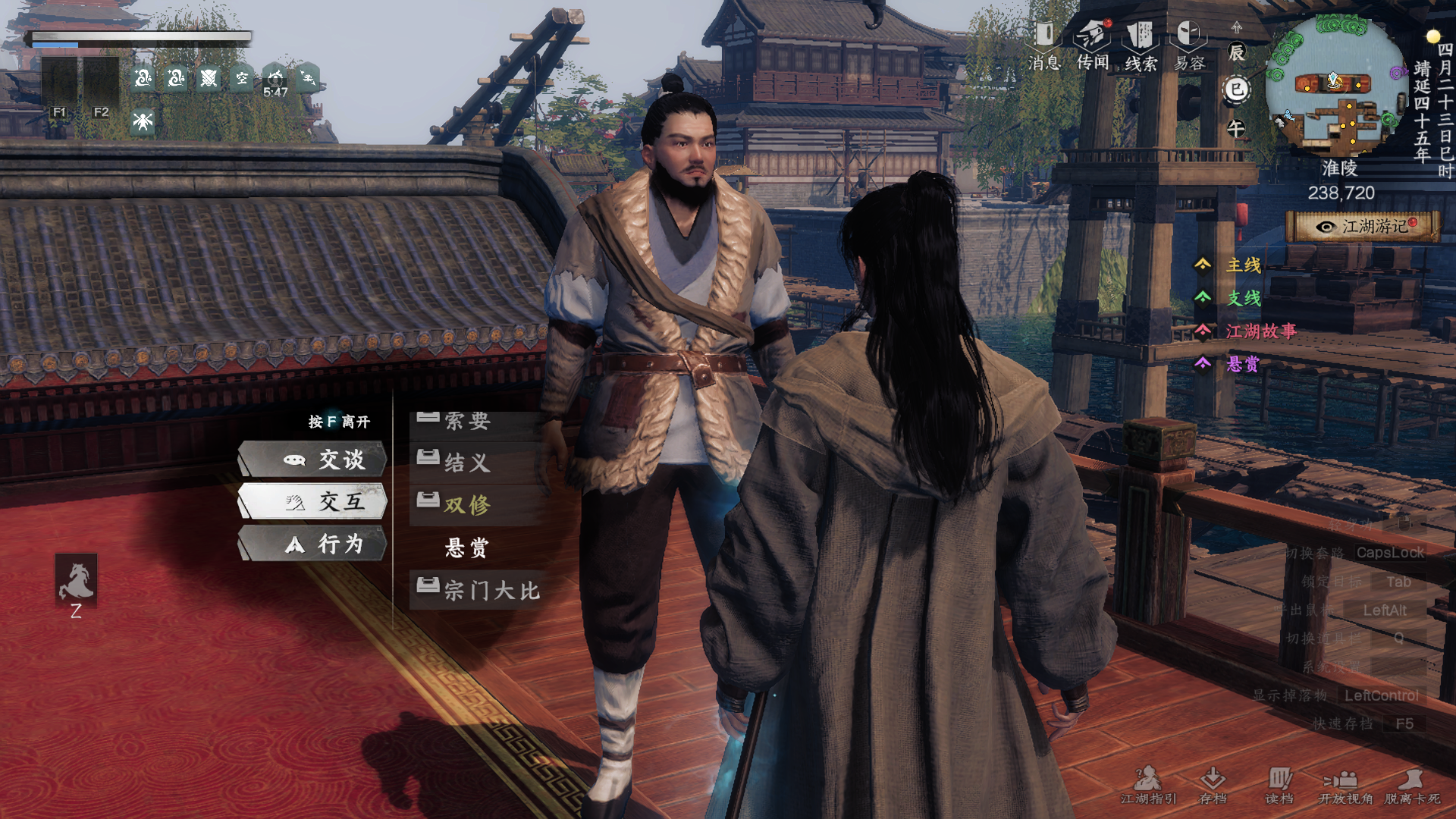Open the 传闻 rumors icon
Viewport: 1456px width, 819px height.
coord(1093,45)
